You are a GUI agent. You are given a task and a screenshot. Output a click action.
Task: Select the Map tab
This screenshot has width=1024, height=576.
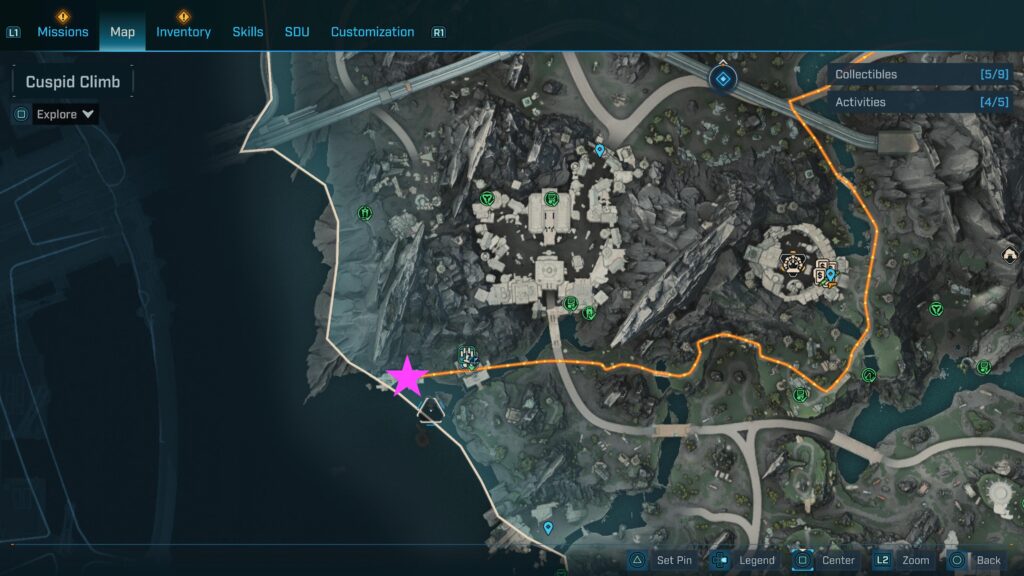pos(122,32)
